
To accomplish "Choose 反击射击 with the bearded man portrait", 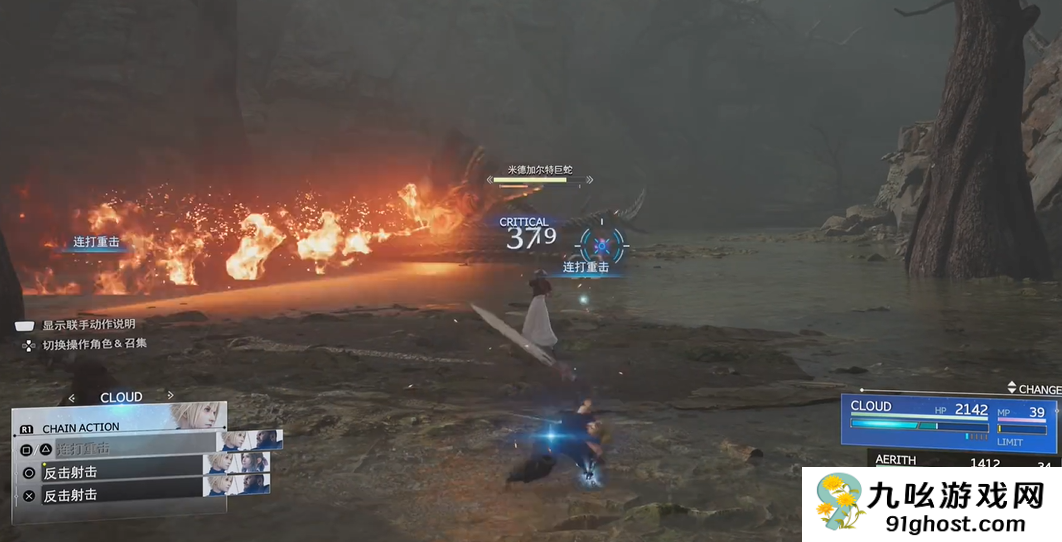I will (x=120, y=495).
